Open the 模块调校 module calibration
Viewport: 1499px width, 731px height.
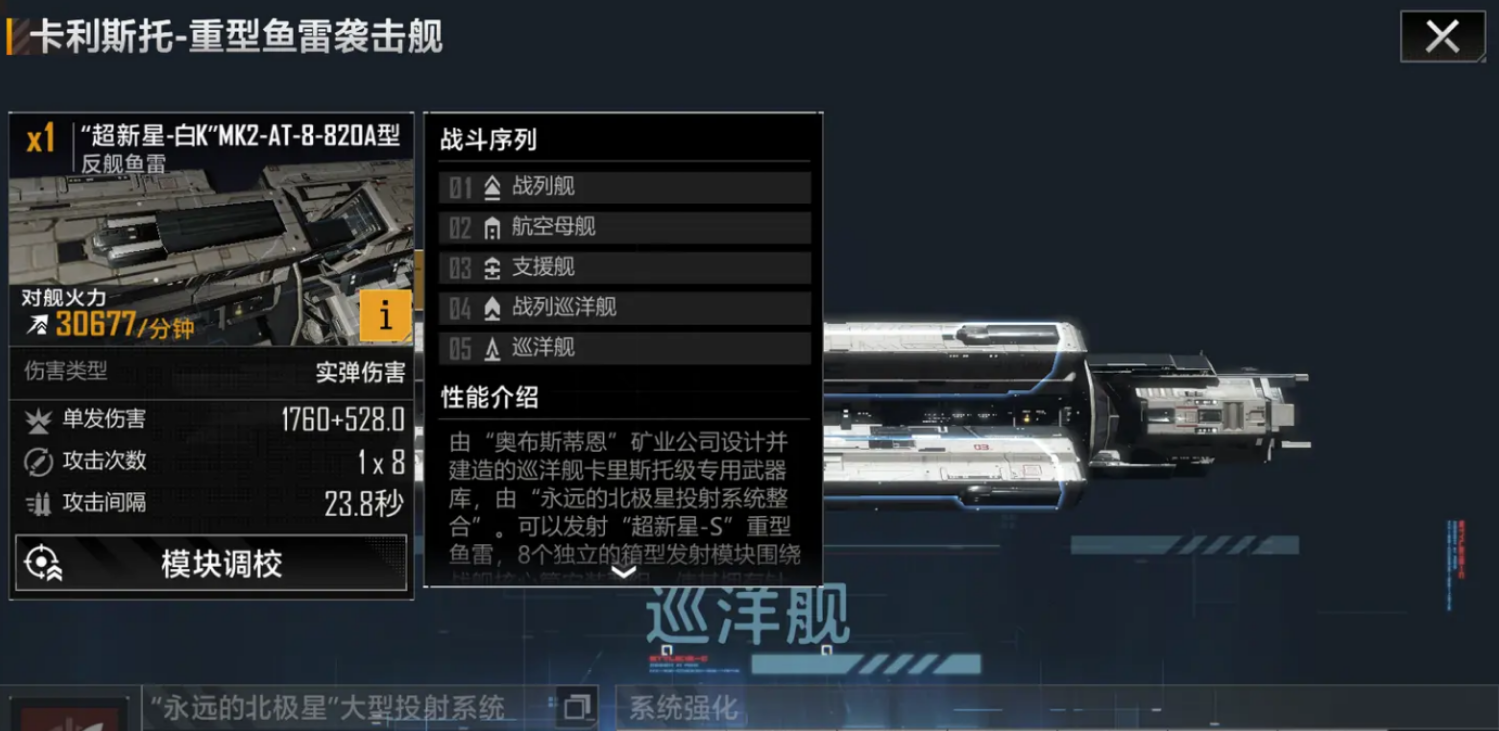pos(211,563)
